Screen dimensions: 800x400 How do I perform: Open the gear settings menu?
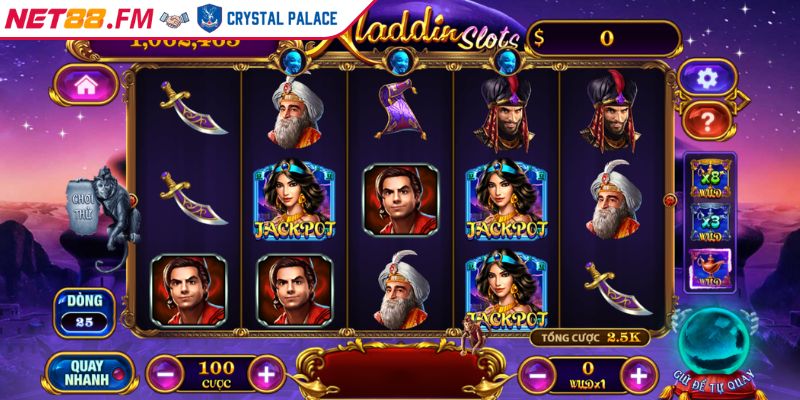pos(707,78)
